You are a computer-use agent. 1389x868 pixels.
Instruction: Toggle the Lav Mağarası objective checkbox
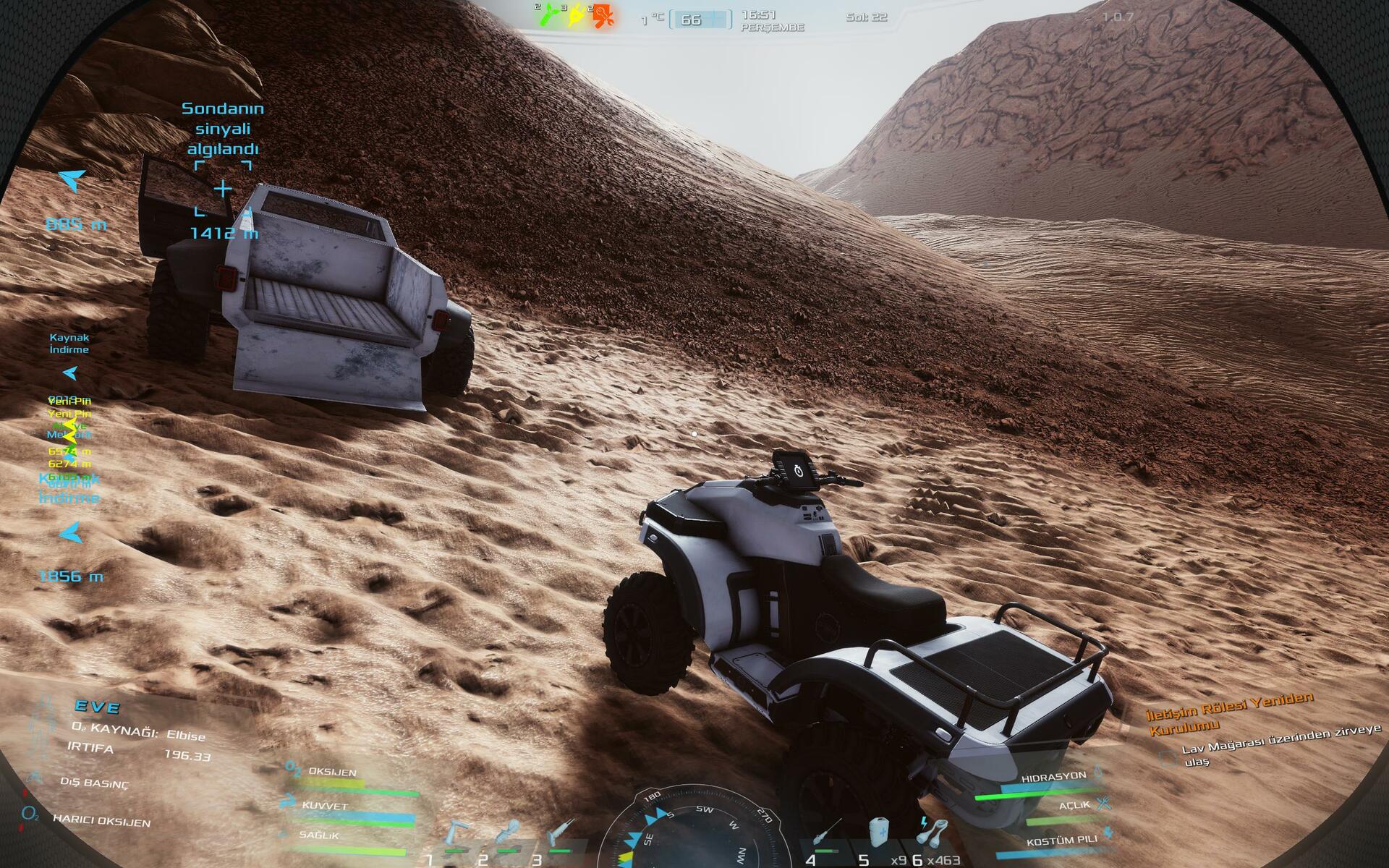pyautogui.click(x=1167, y=759)
